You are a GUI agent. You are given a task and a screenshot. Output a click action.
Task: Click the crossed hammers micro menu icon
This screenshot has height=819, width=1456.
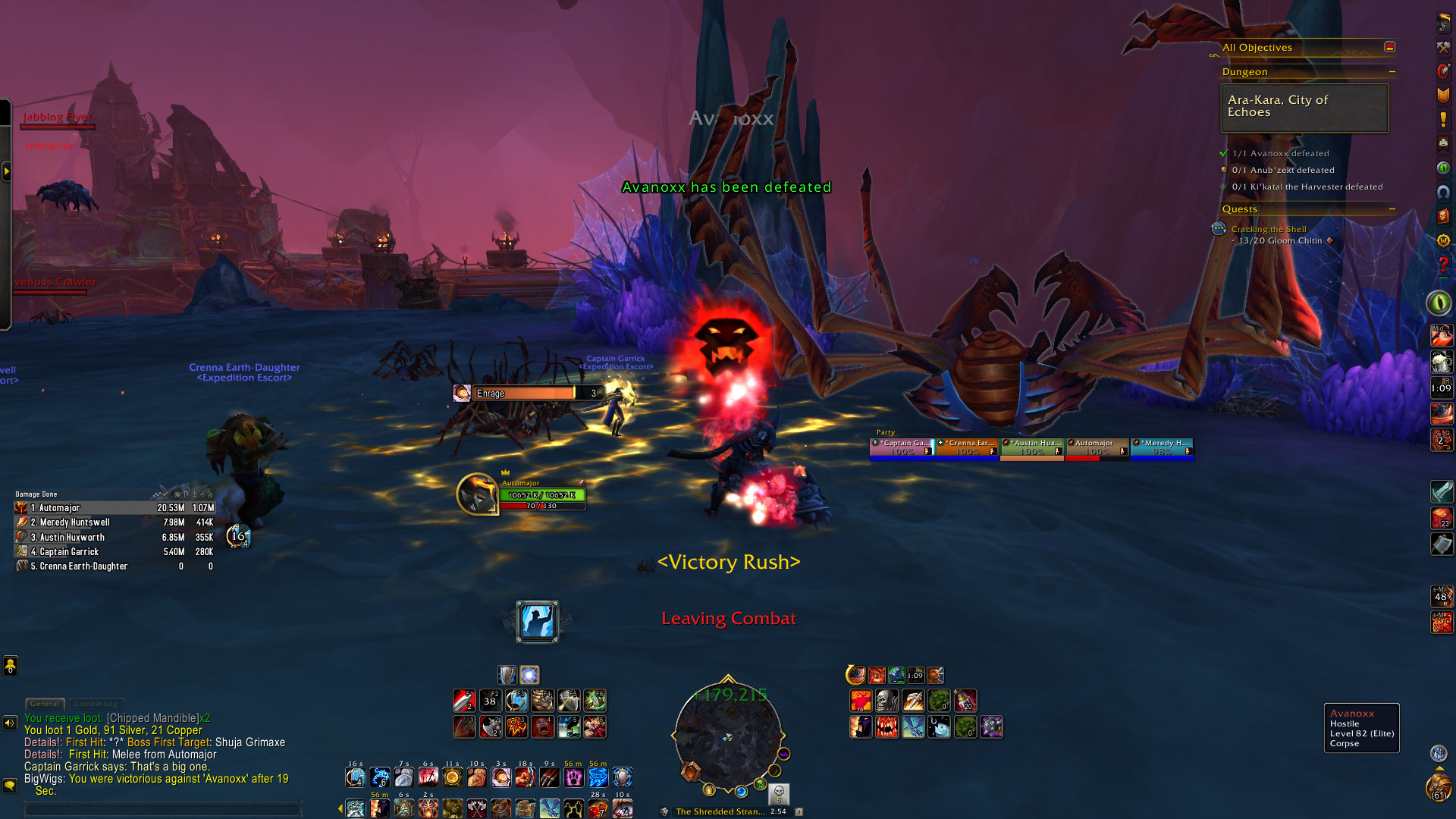point(1443,47)
